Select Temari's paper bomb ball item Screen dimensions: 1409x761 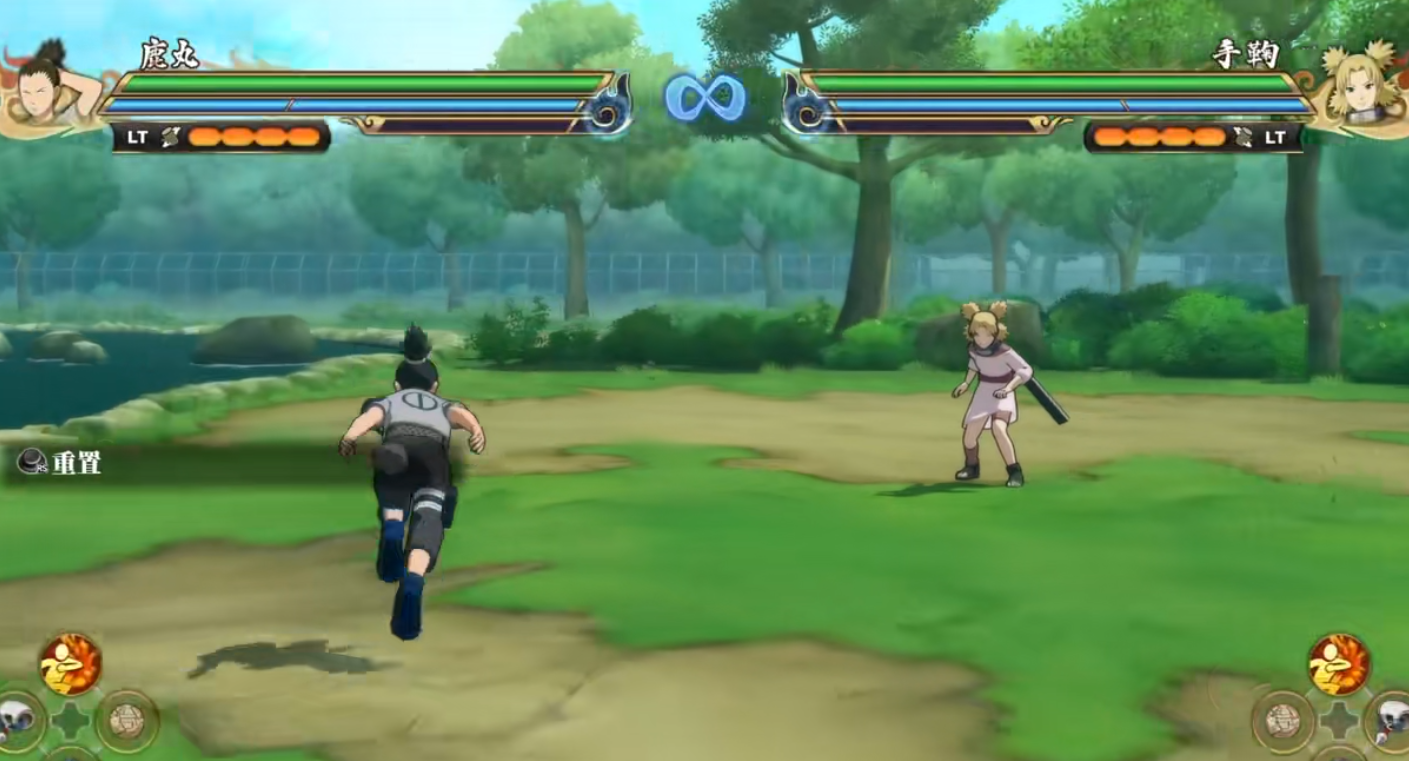pyautogui.click(x=1282, y=720)
